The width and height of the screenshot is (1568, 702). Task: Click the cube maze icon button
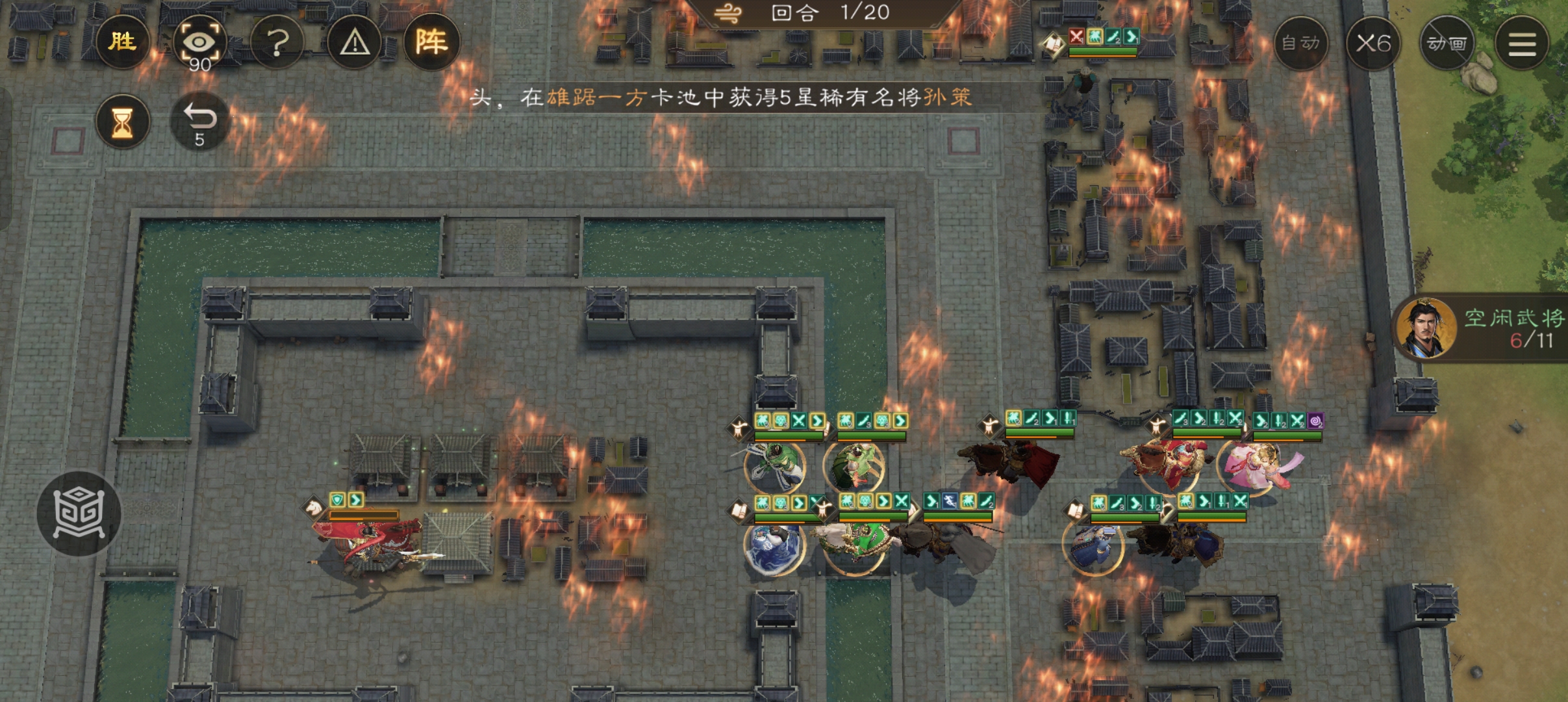coord(79,513)
